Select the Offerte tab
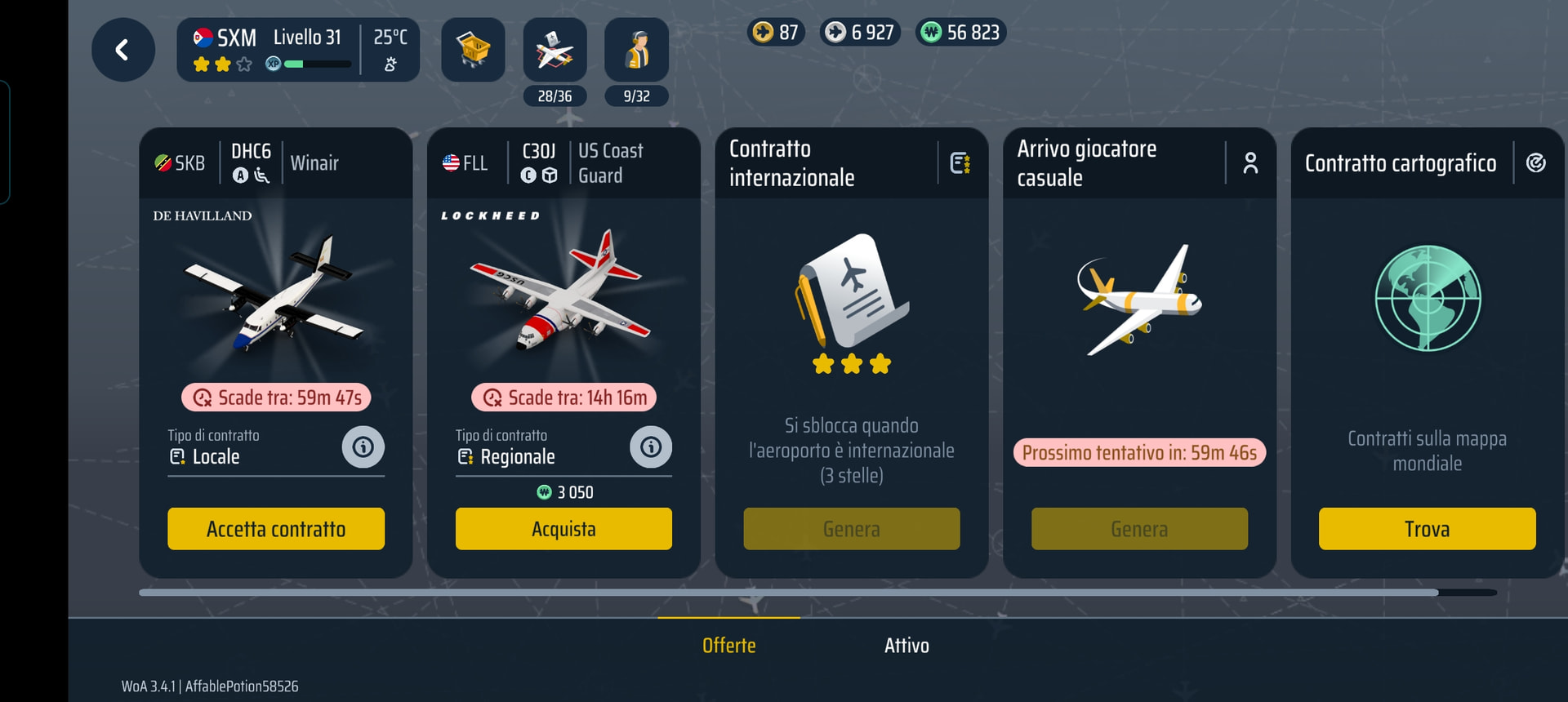Screen dimensions: 1568x702 point(728,646)
